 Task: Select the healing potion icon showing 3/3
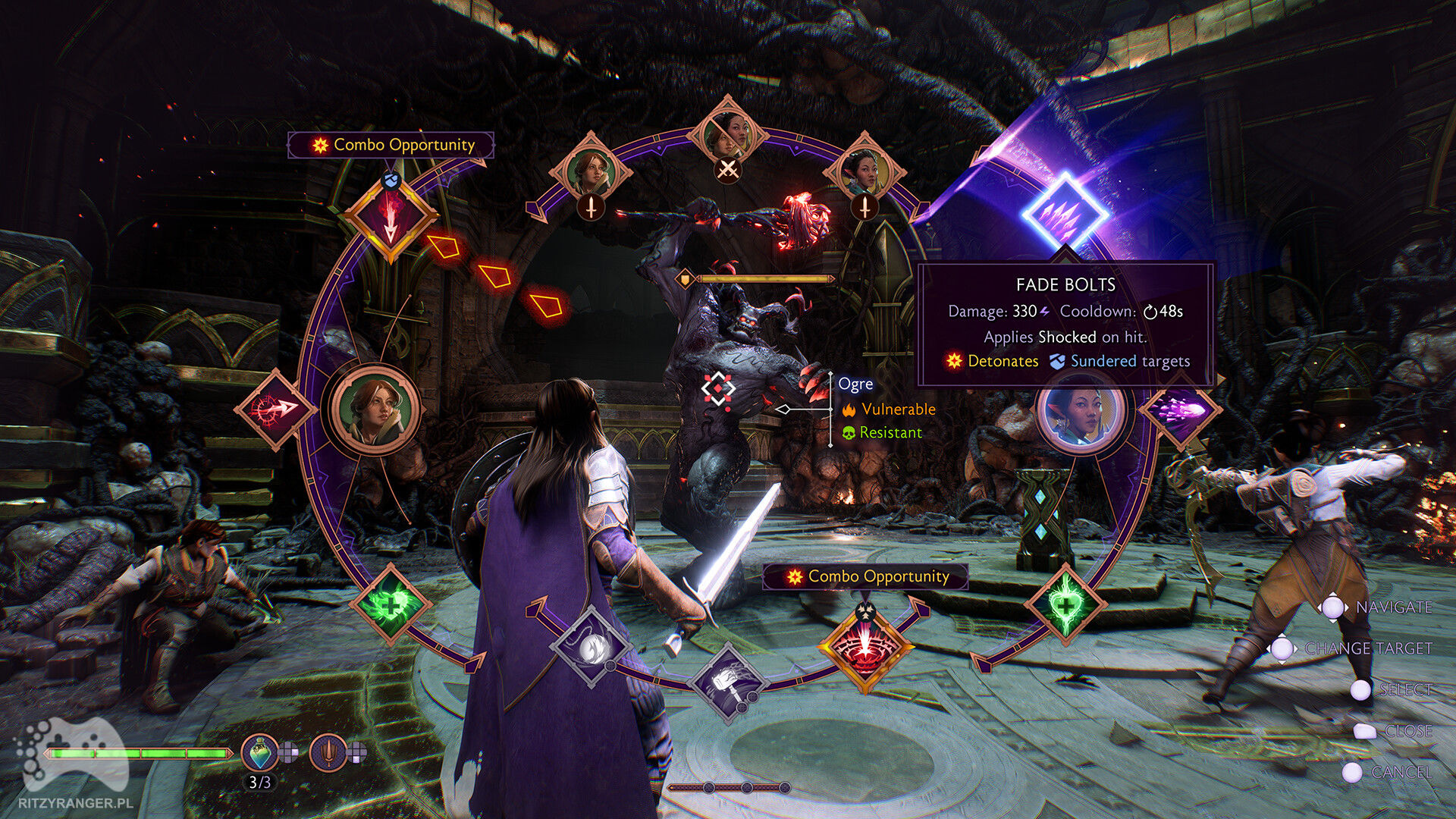point(259,753)
